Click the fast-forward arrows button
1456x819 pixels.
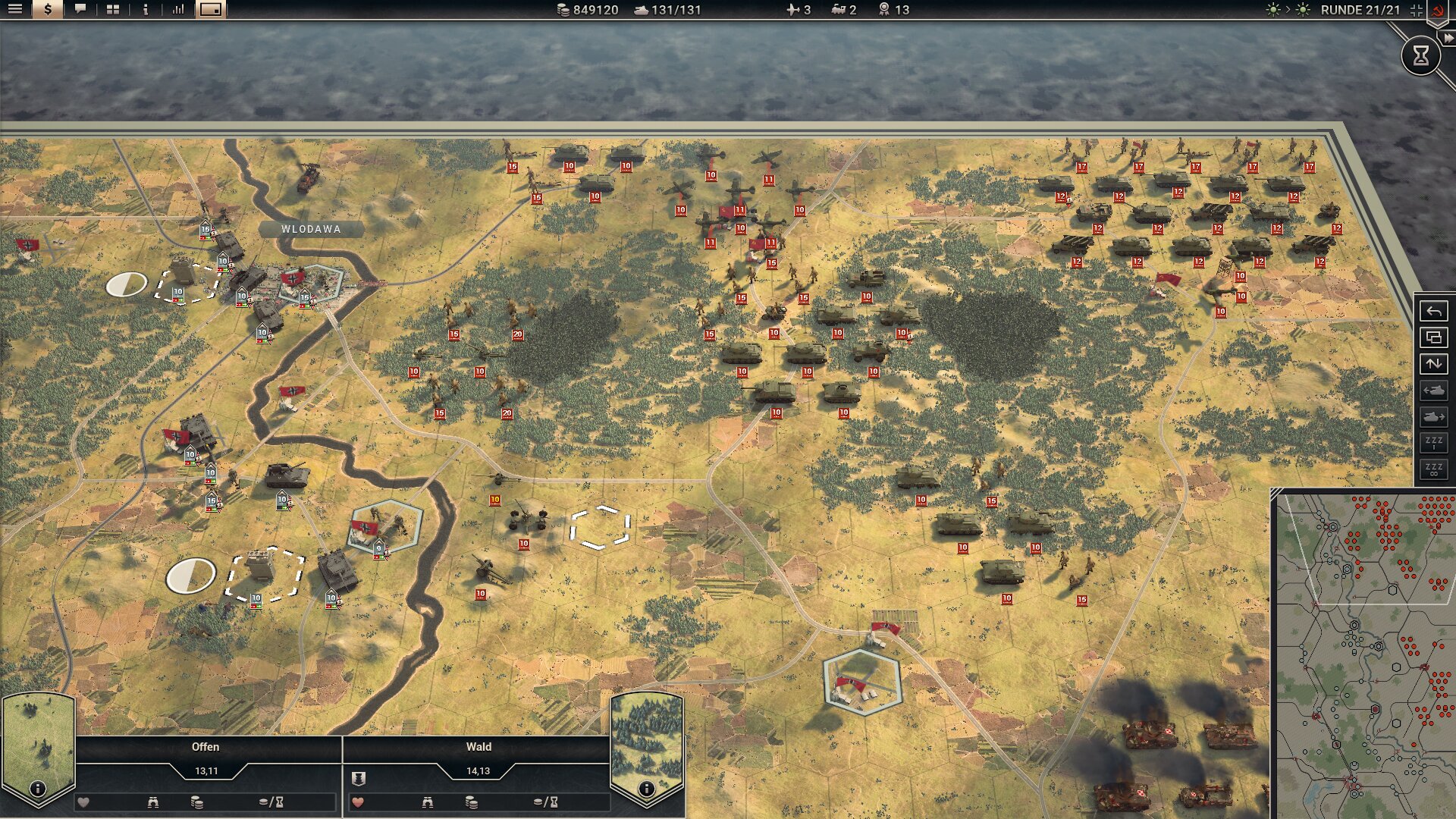(x=1448, y=38)
